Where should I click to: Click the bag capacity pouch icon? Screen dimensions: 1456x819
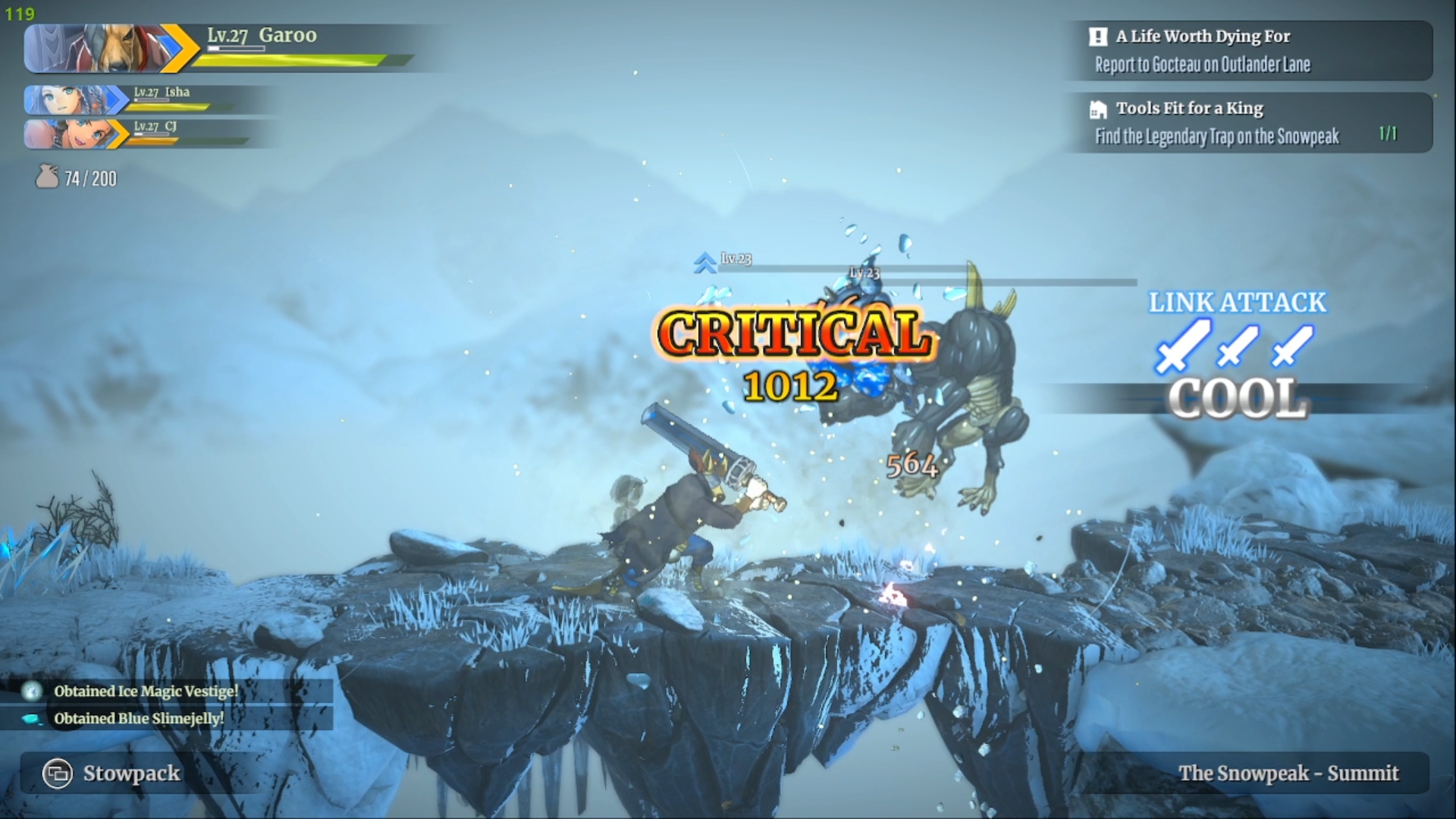pyautogui.click(x=47, y=177)
